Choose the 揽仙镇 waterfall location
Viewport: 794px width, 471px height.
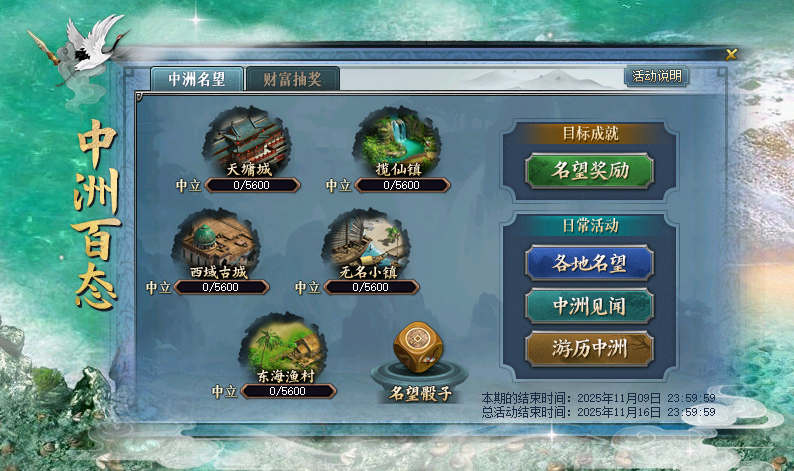coord(396,142)
